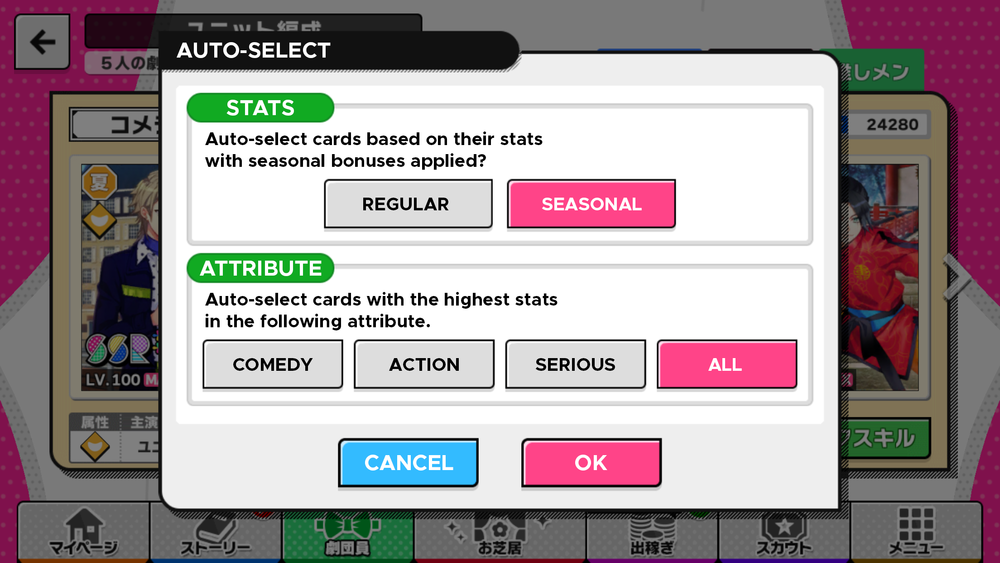
Task: Choose the REGULAR stats option
Action: click(x=407, y=204)
